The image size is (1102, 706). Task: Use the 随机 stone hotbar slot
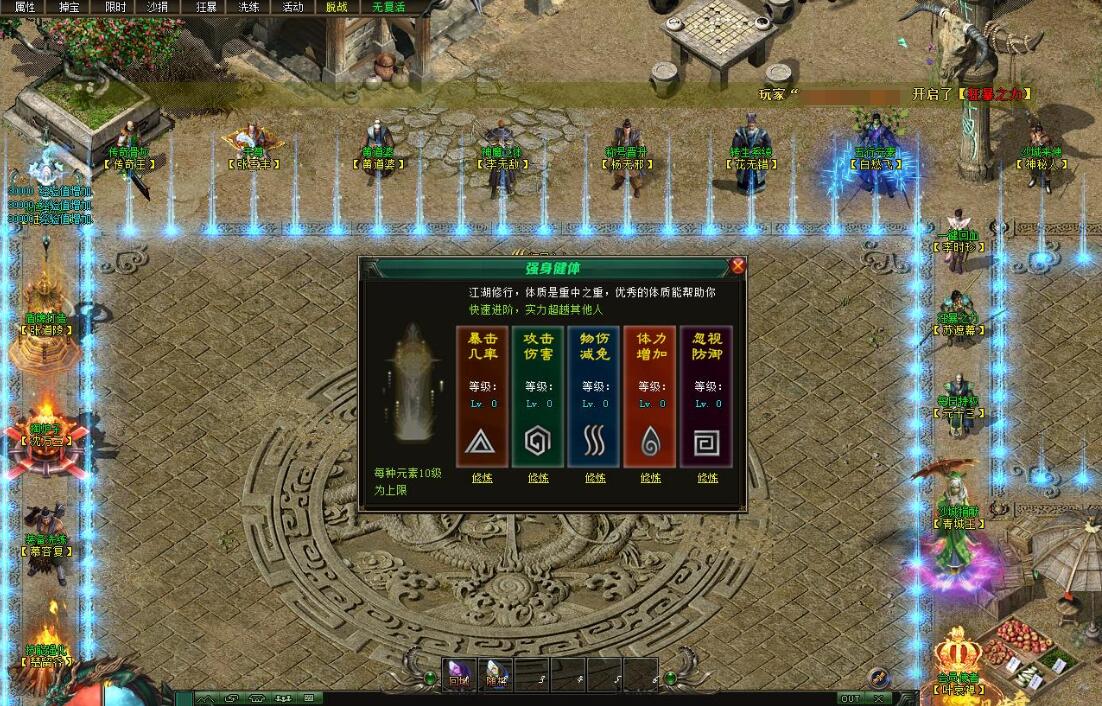coord(496,674)
